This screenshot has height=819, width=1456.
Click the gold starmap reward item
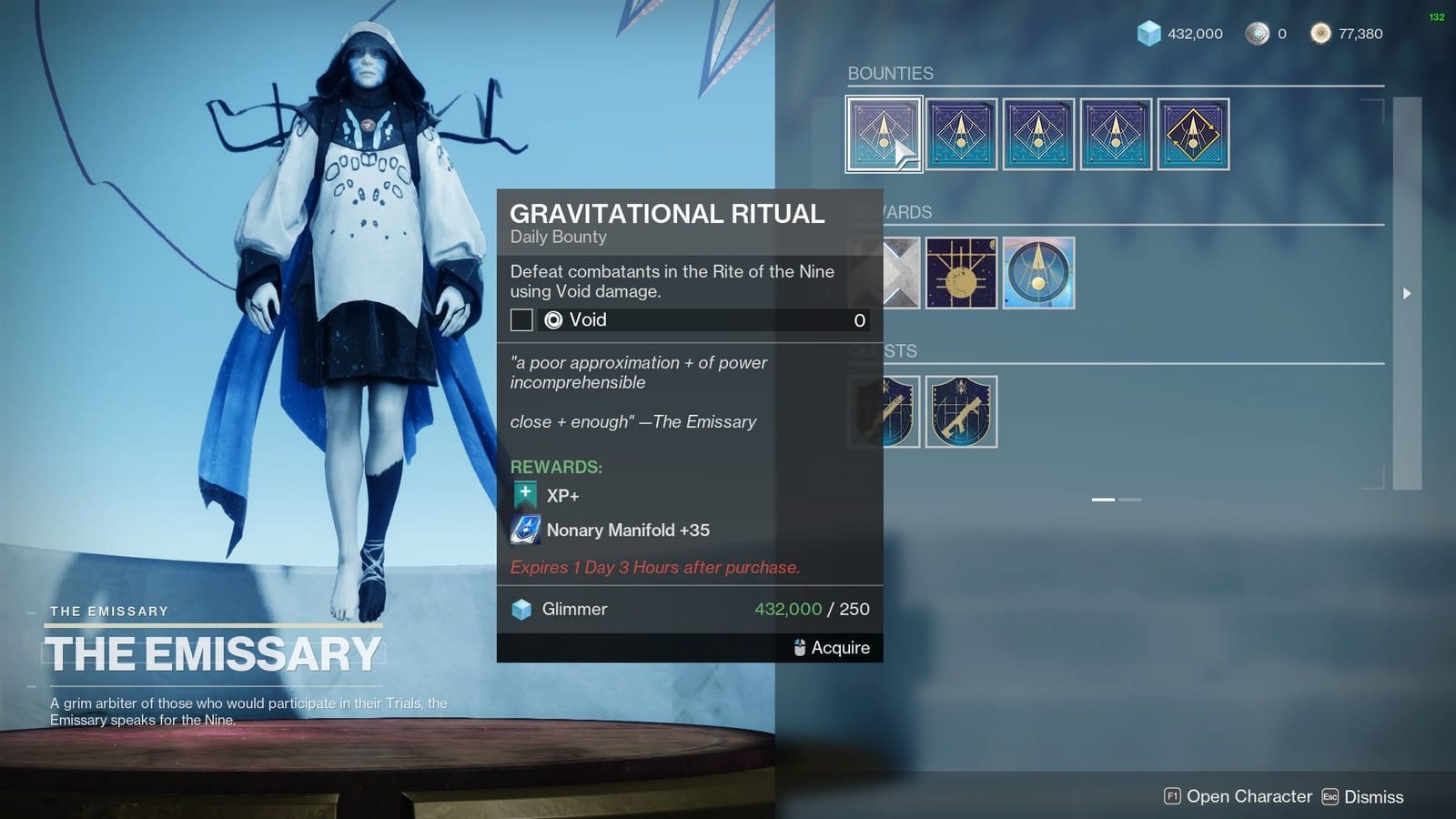click(x=961, y=273)
